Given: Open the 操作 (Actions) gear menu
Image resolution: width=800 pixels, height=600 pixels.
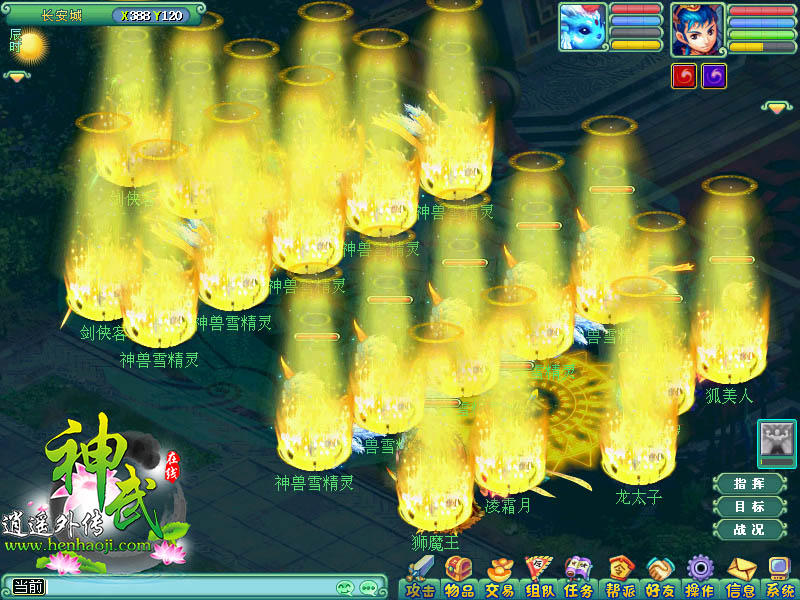Looking at the screenshot, I should point(699,578).
